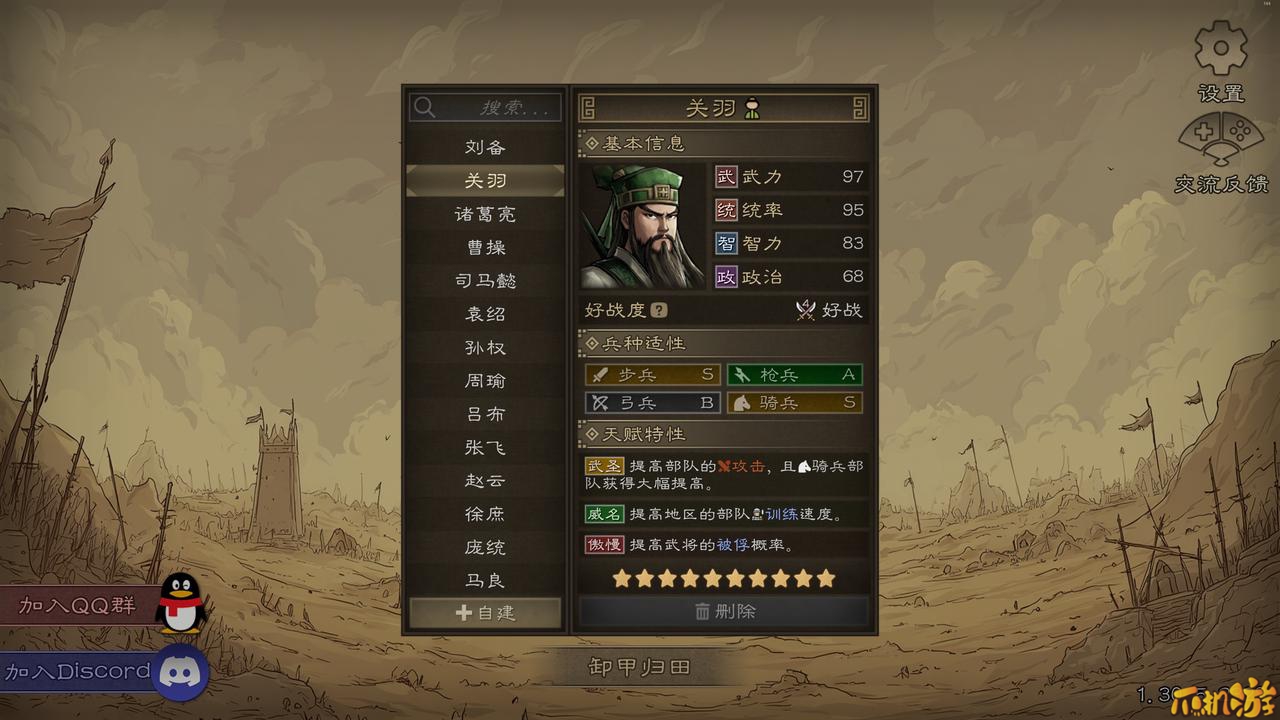Choose 张飞 from the list
Viewport: 1280px width, 720px height.
click(x=485, y=447)
